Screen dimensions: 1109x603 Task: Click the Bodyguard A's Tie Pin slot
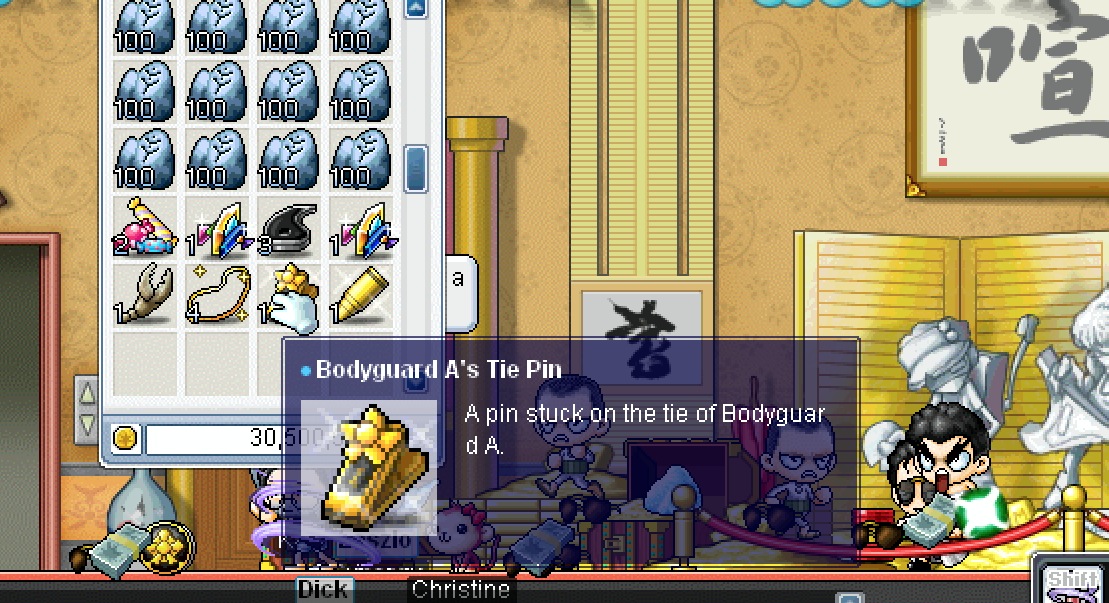pos(289,295)
